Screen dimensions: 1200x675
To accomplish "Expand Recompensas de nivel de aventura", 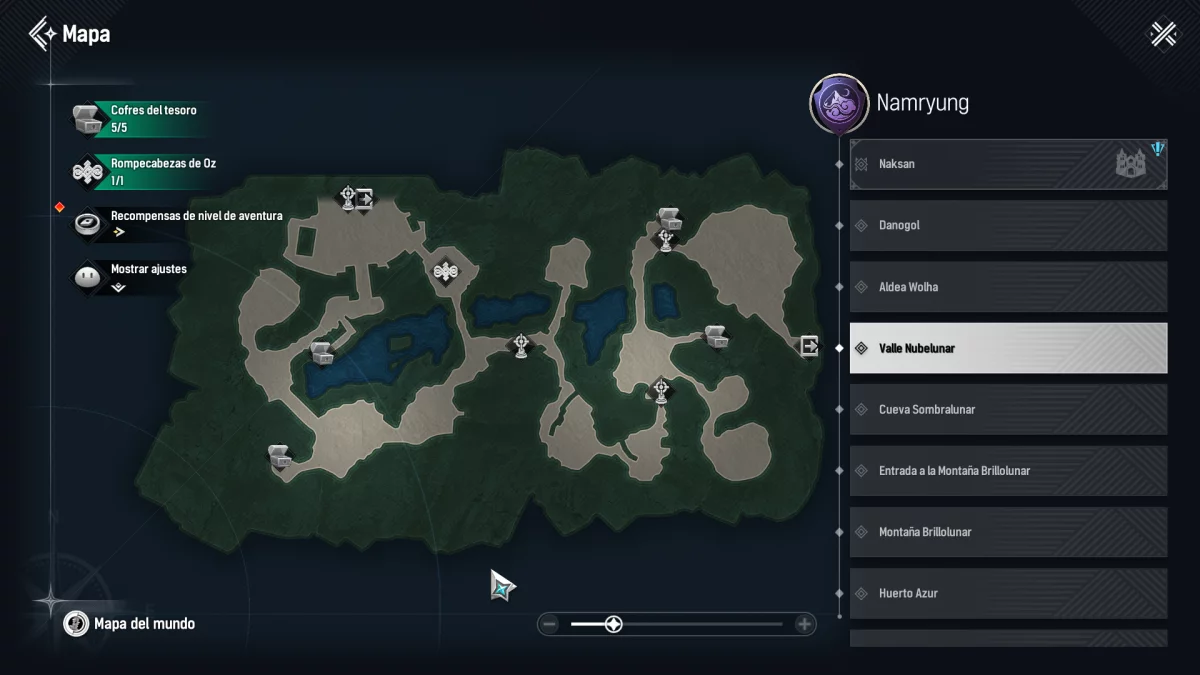I will [x=180, y=223].
